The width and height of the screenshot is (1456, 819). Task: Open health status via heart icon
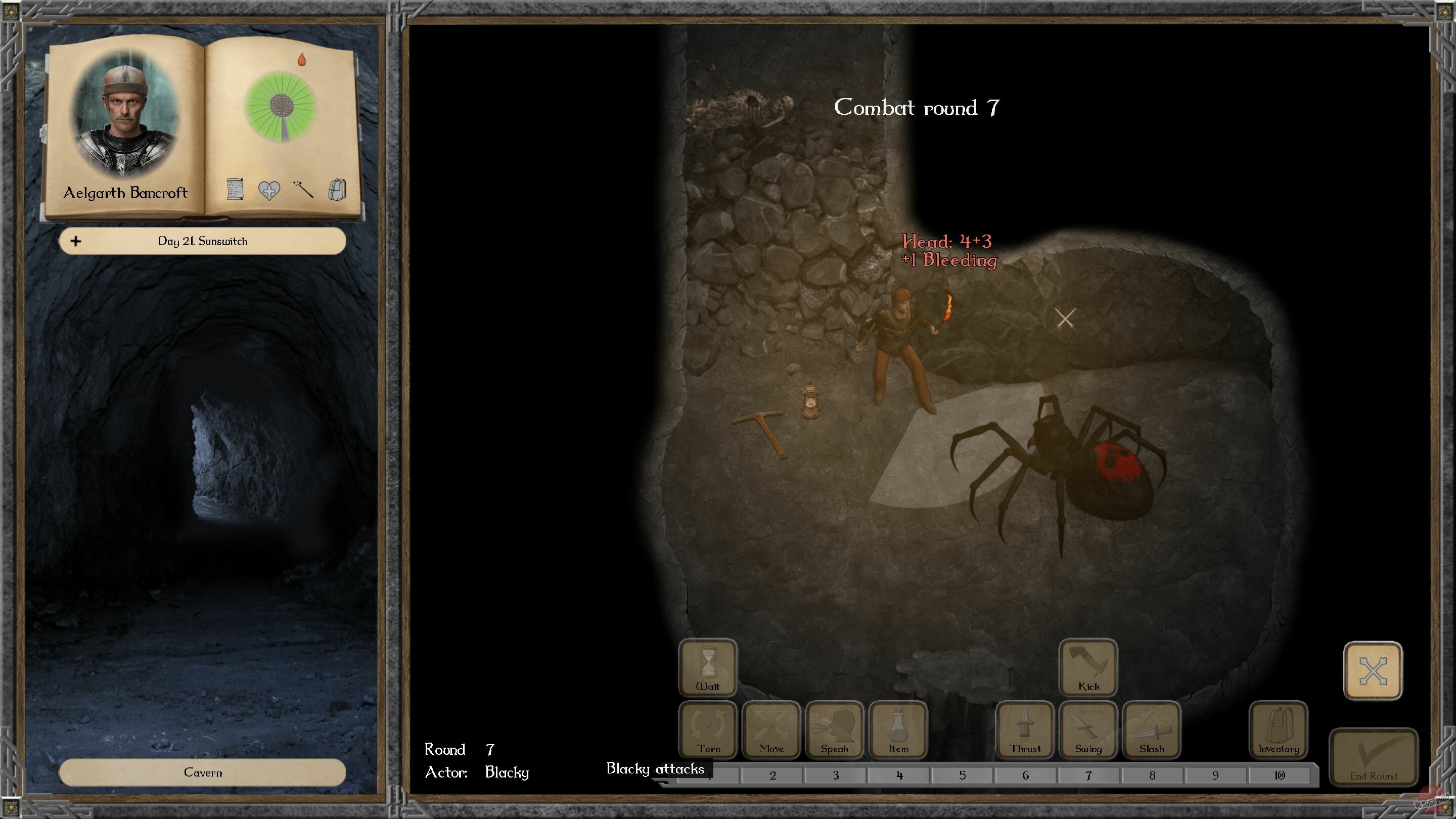click(x=269, y=192)
